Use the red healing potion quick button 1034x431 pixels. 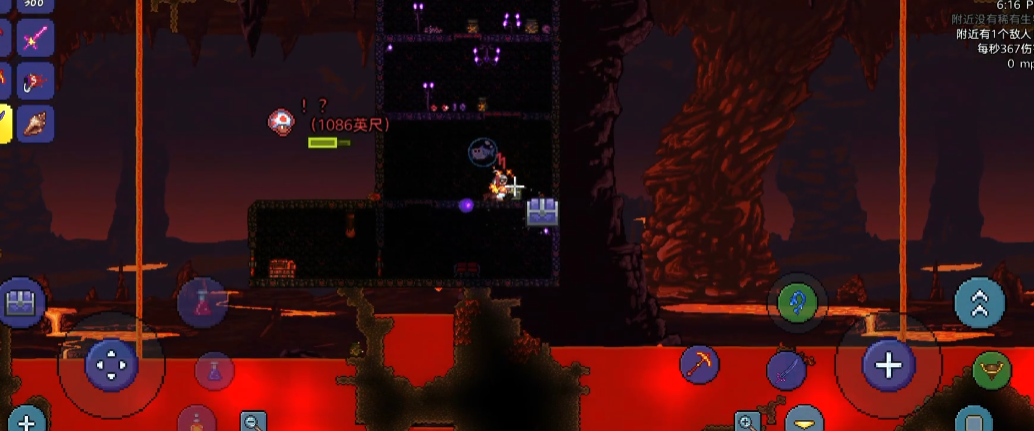point(202,300)
